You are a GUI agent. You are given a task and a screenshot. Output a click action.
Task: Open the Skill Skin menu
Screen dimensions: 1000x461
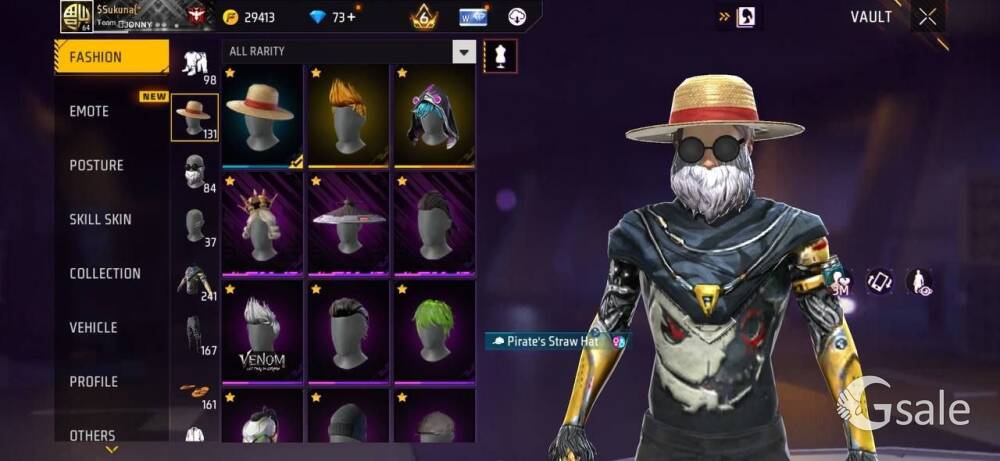click(100, 219)
